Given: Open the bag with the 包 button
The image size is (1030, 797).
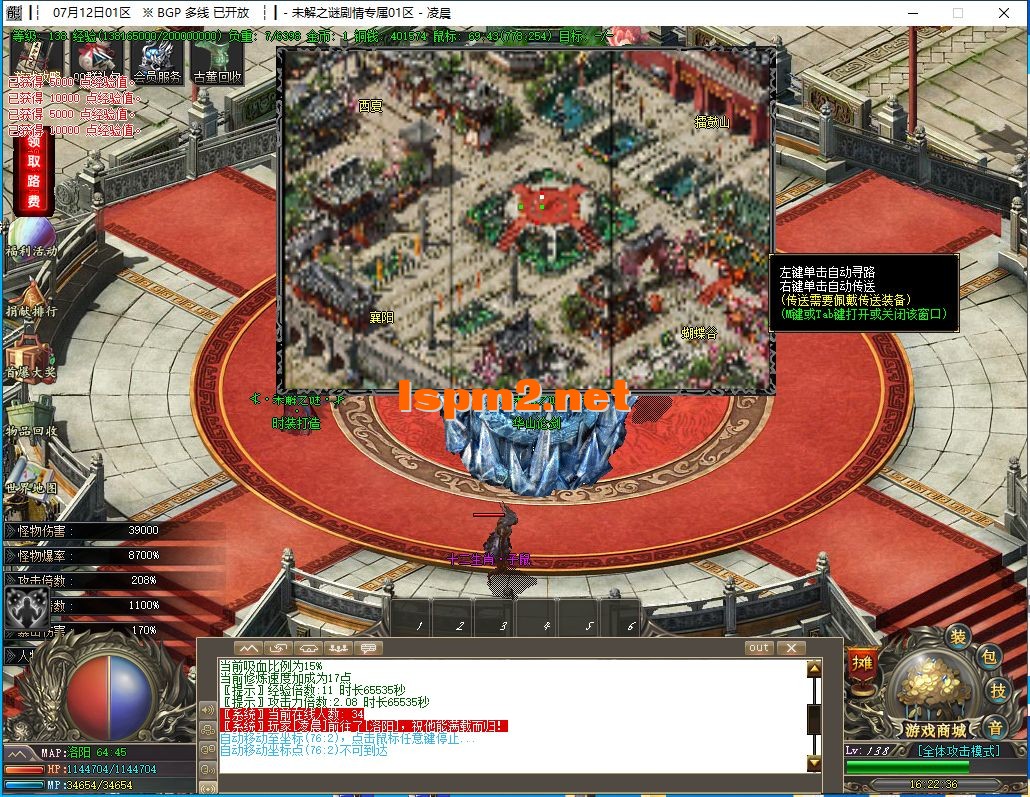Looking at the screenshot, I should 989,657.
